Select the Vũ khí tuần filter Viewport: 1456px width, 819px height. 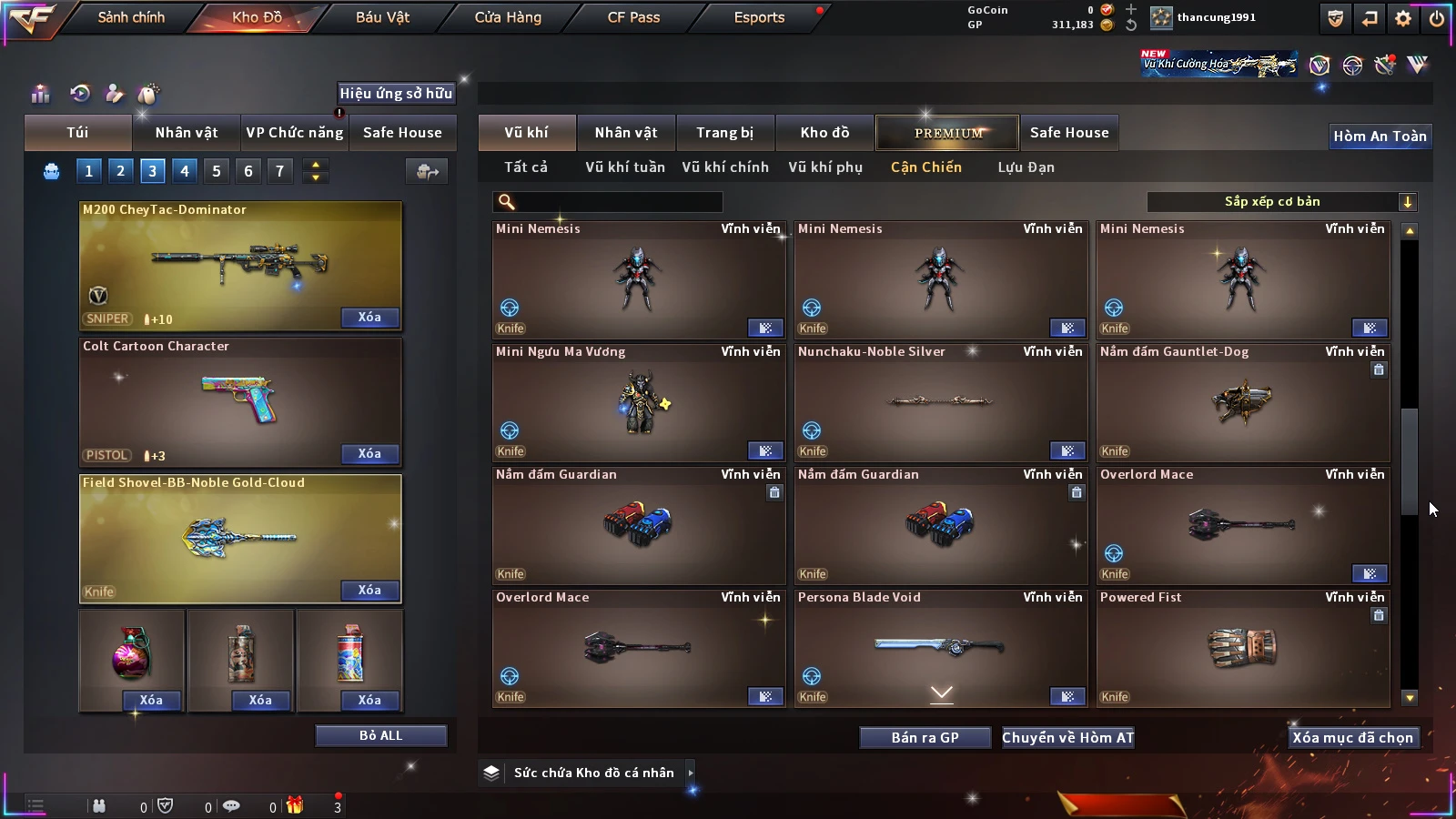click(625, 167)
